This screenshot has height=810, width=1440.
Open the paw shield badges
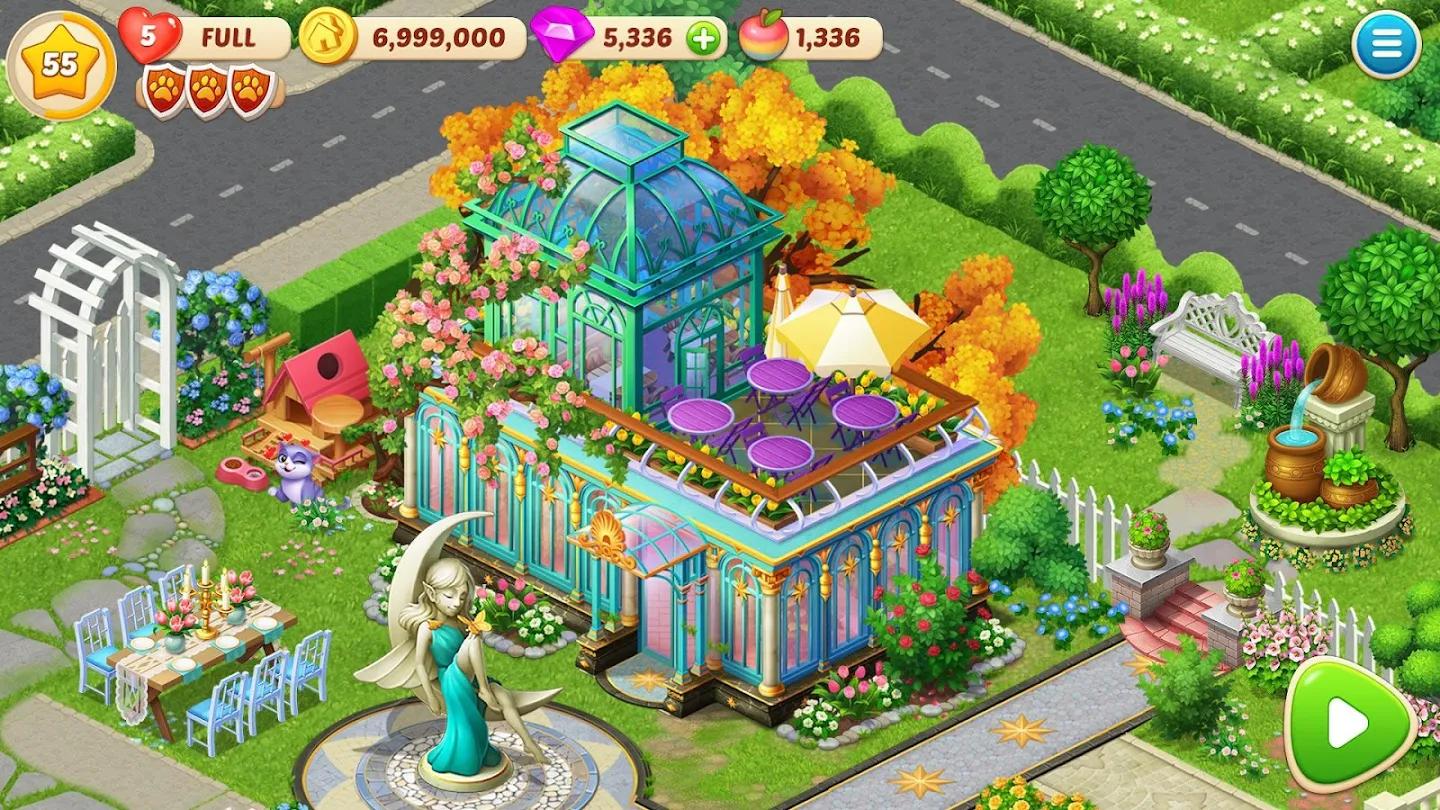pyautogui.click(x=209, y=90)
